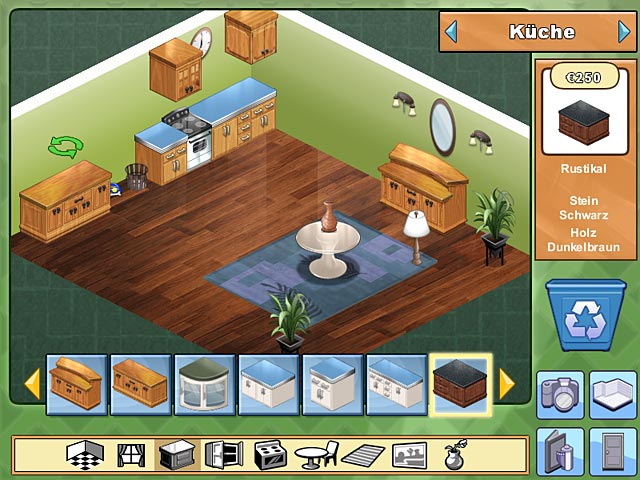Viewport: 640px width, 480px height.
Task: Rotate furniture with the green arrows icon
Action: [65, 148]
